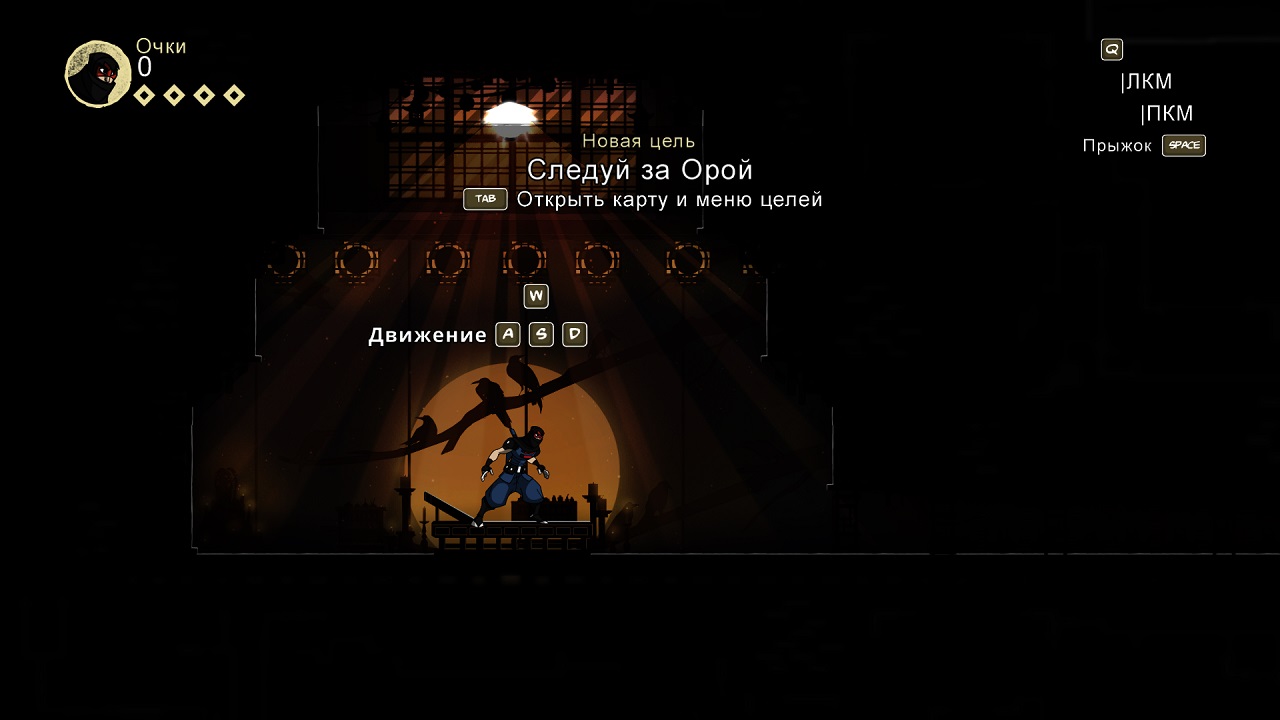Select the "Следуй за Орой" objective notification

click(x=639, y=170)
